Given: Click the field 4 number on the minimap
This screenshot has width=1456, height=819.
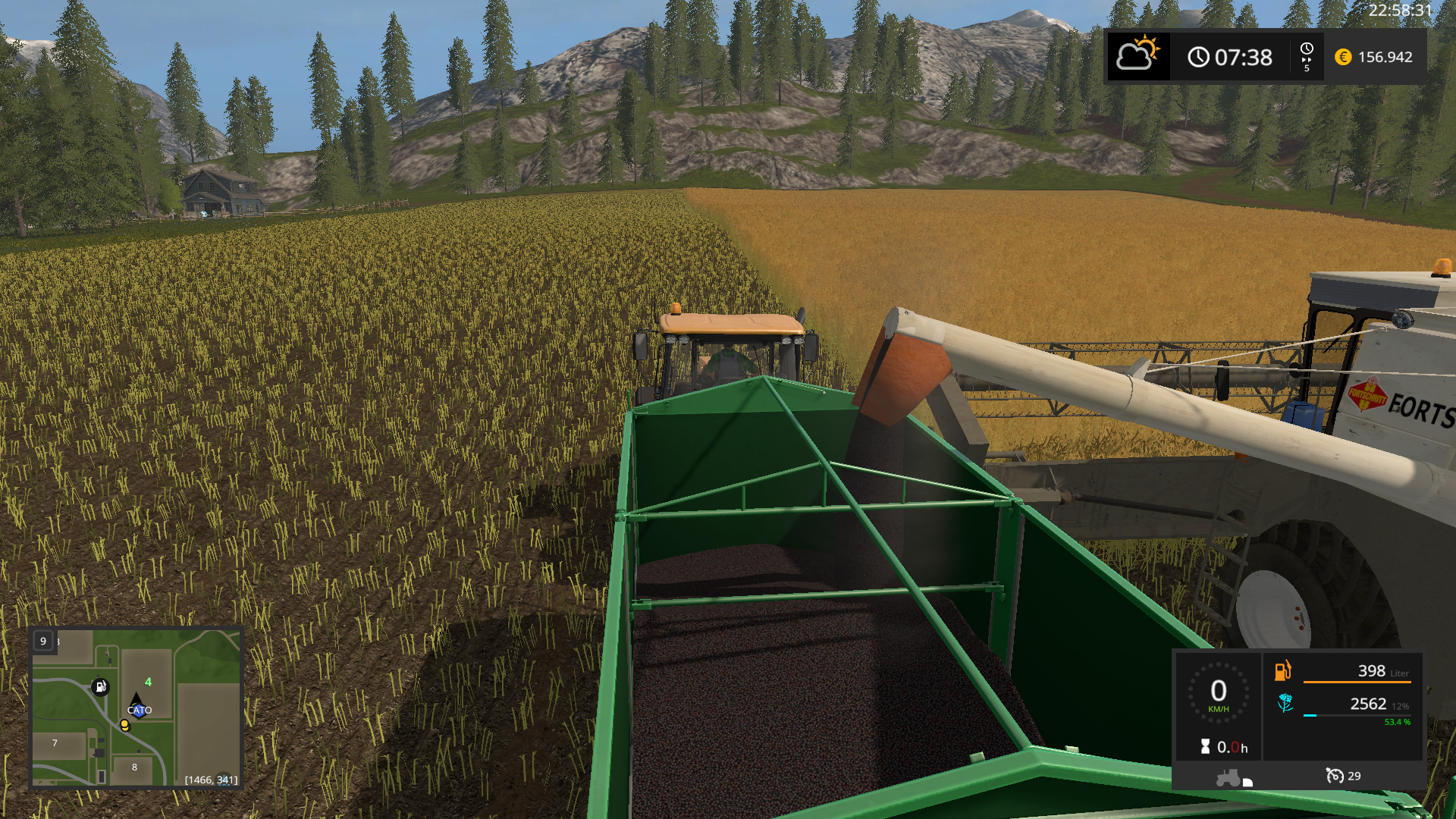Looking at the screenshot, I should 148,682.
